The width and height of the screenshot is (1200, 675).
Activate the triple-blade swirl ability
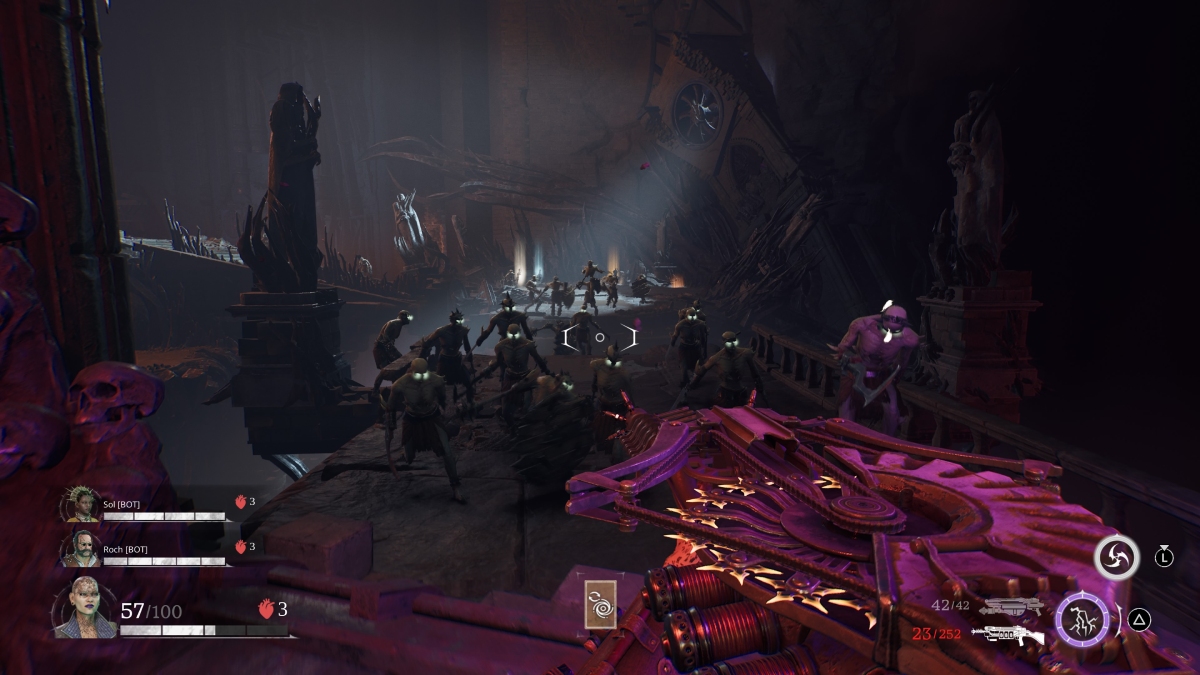pyautogui.click(x=1116, y=557)
